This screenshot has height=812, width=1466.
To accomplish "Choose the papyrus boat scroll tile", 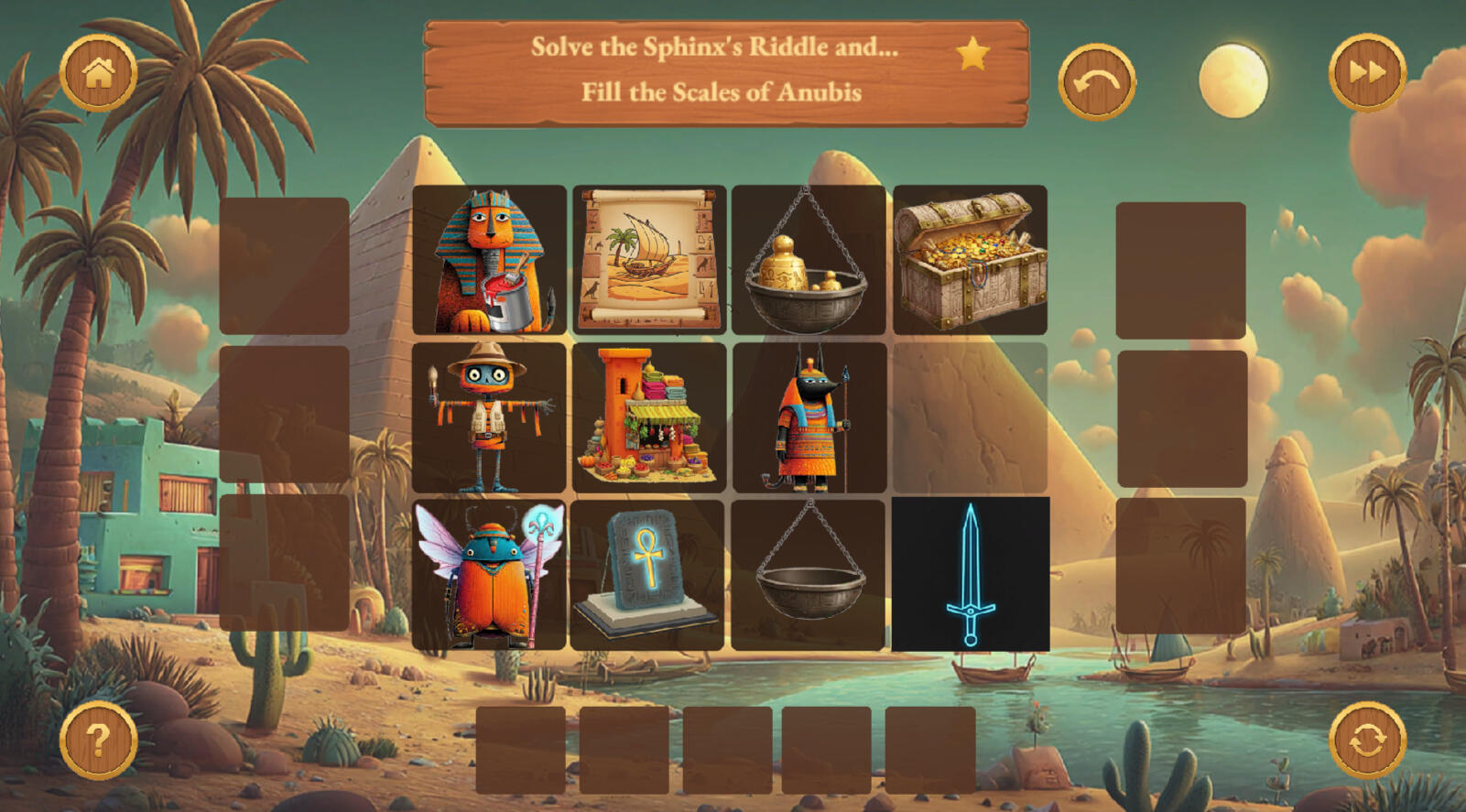I will (x=649, y=260).
